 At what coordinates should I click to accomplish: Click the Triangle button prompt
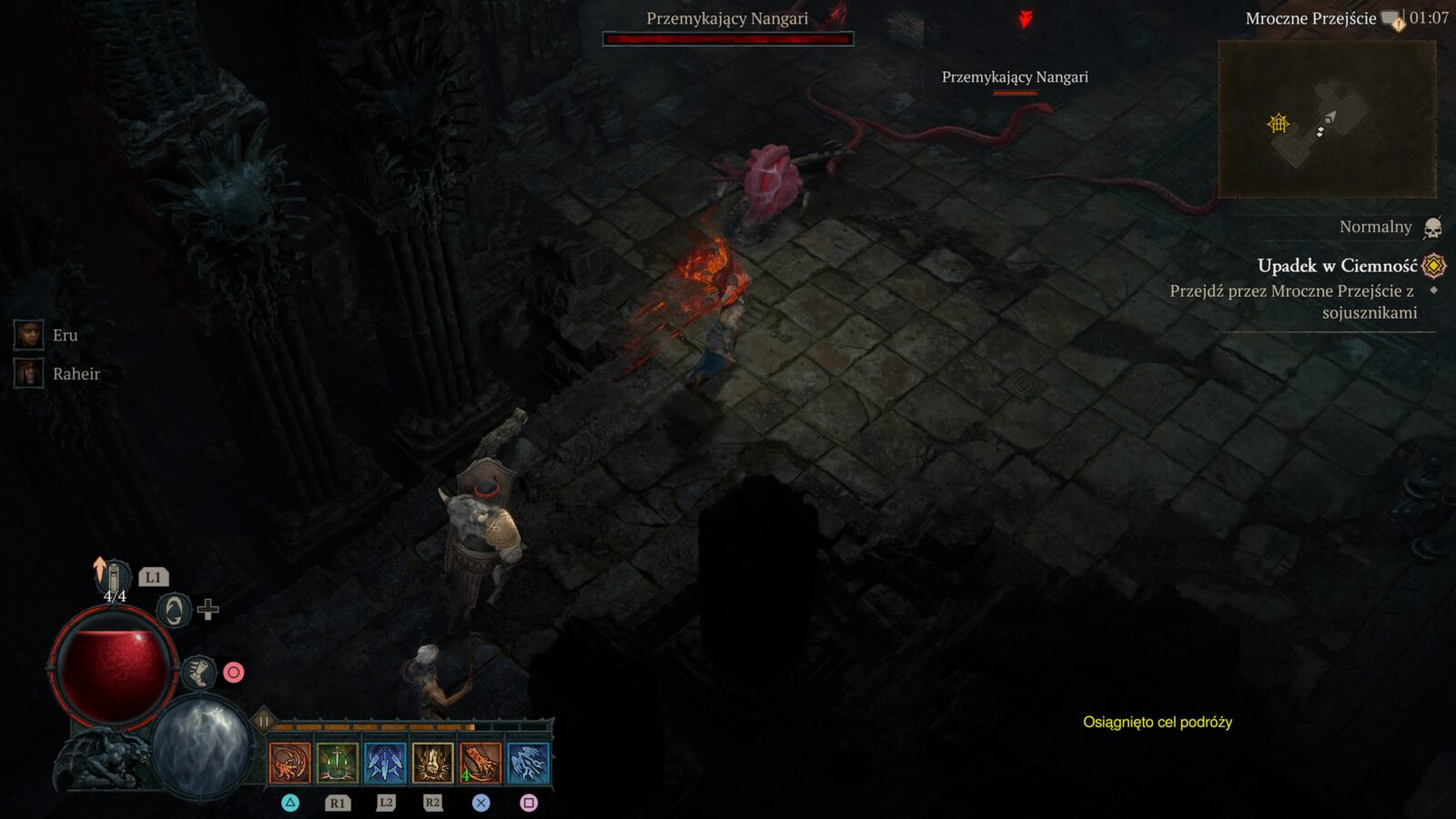tap(291, 803)
